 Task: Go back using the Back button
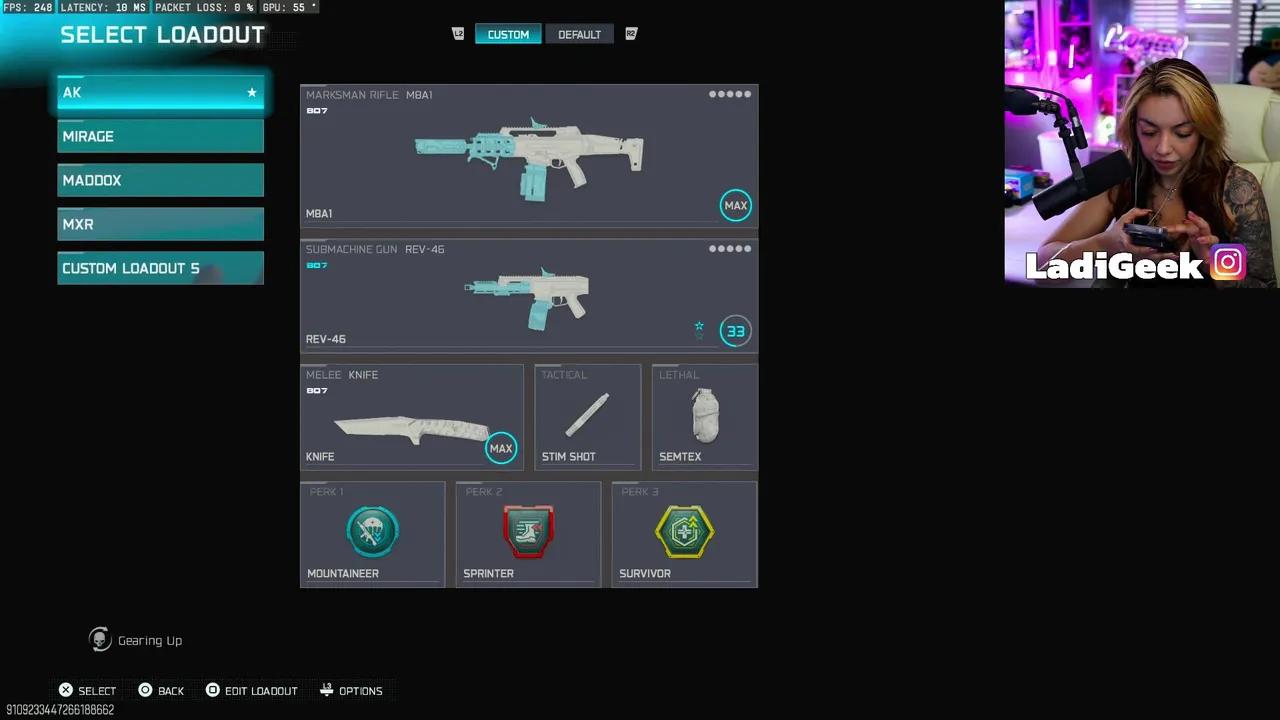pos(161,691)
